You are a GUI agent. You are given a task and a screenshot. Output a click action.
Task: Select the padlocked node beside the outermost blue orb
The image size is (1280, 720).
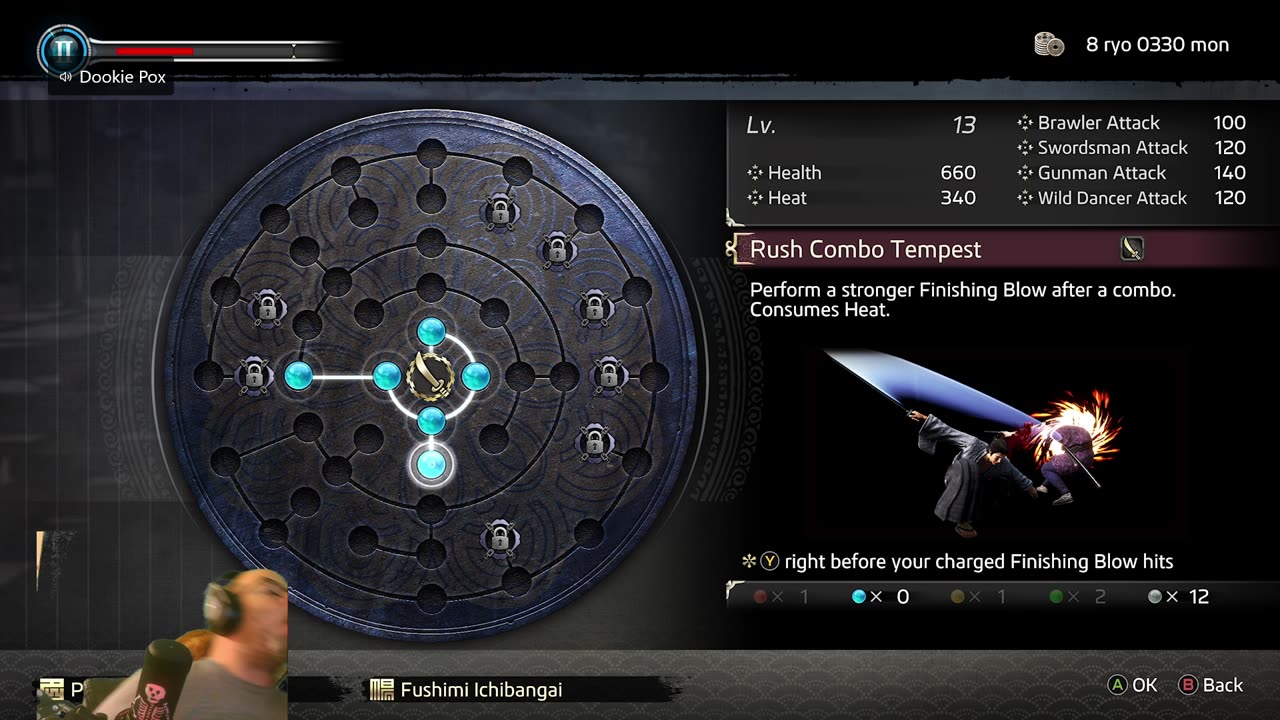point(254,376)
